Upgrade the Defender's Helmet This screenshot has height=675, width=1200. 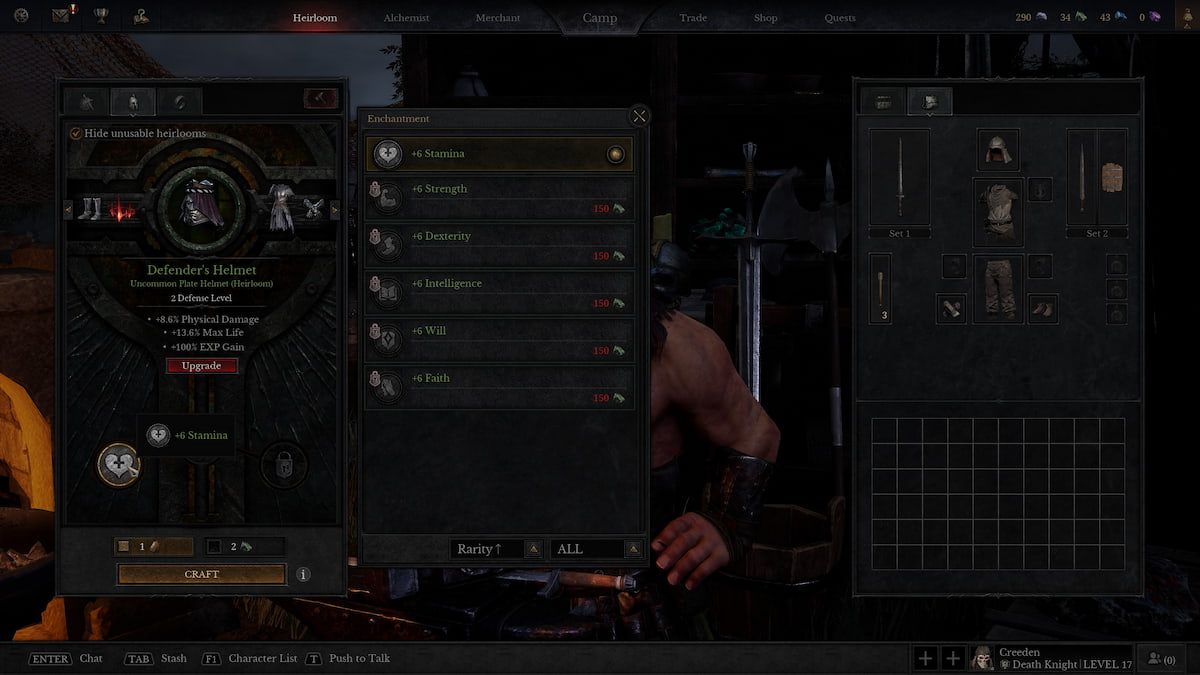click(x=202, y=366)
